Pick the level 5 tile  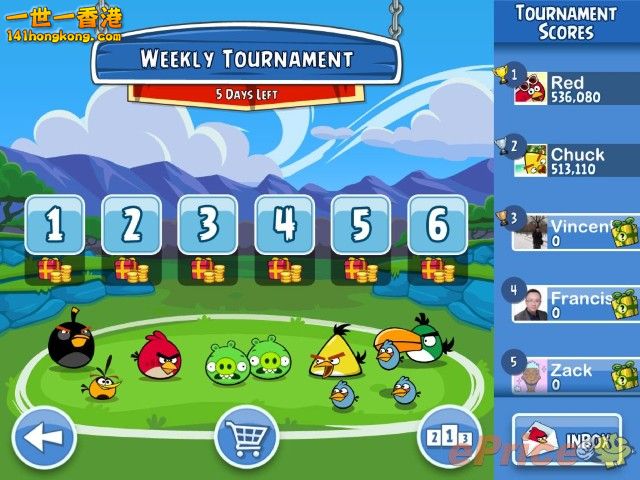click(x=361, y=225)
